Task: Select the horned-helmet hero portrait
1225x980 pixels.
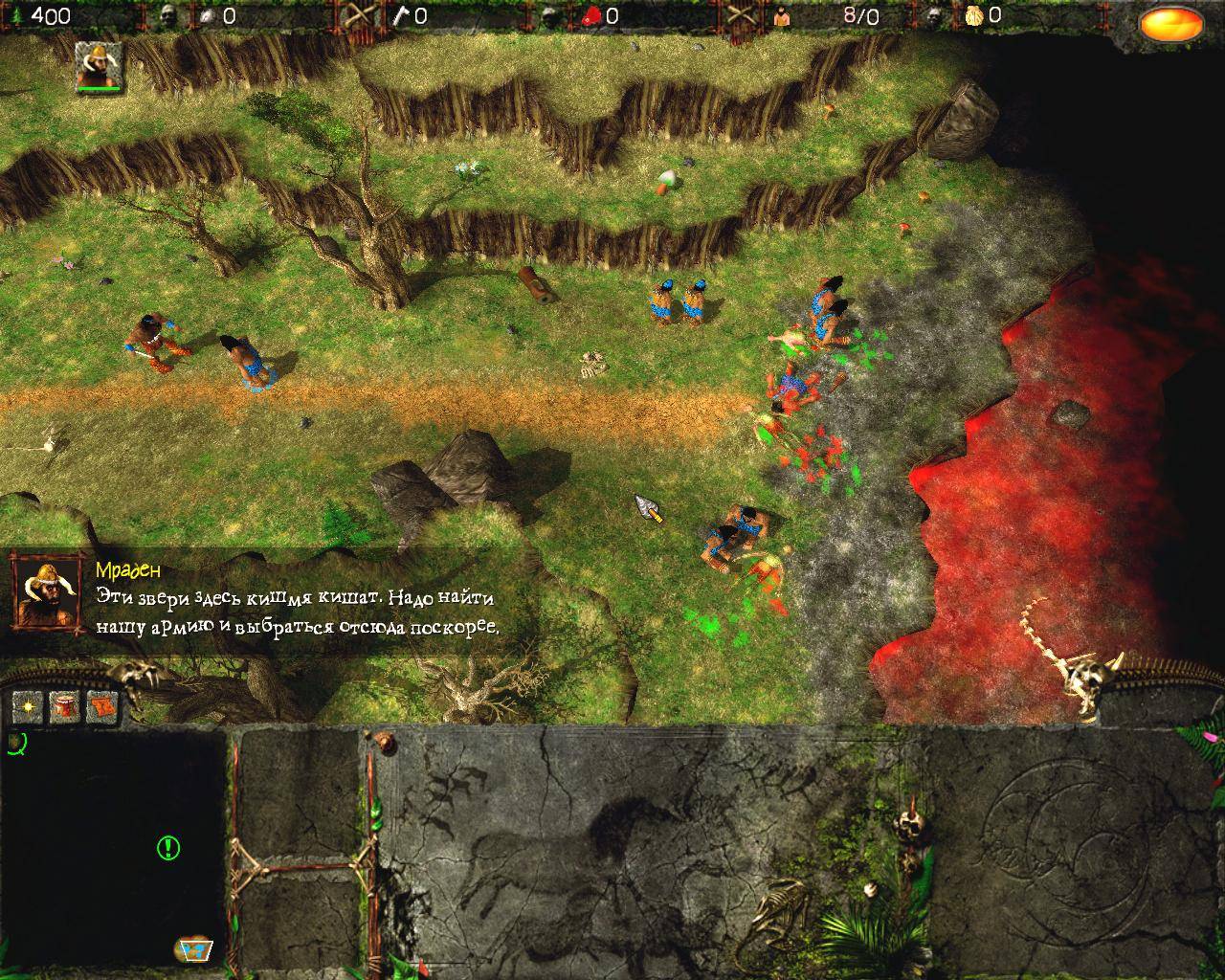Action: 99,67
